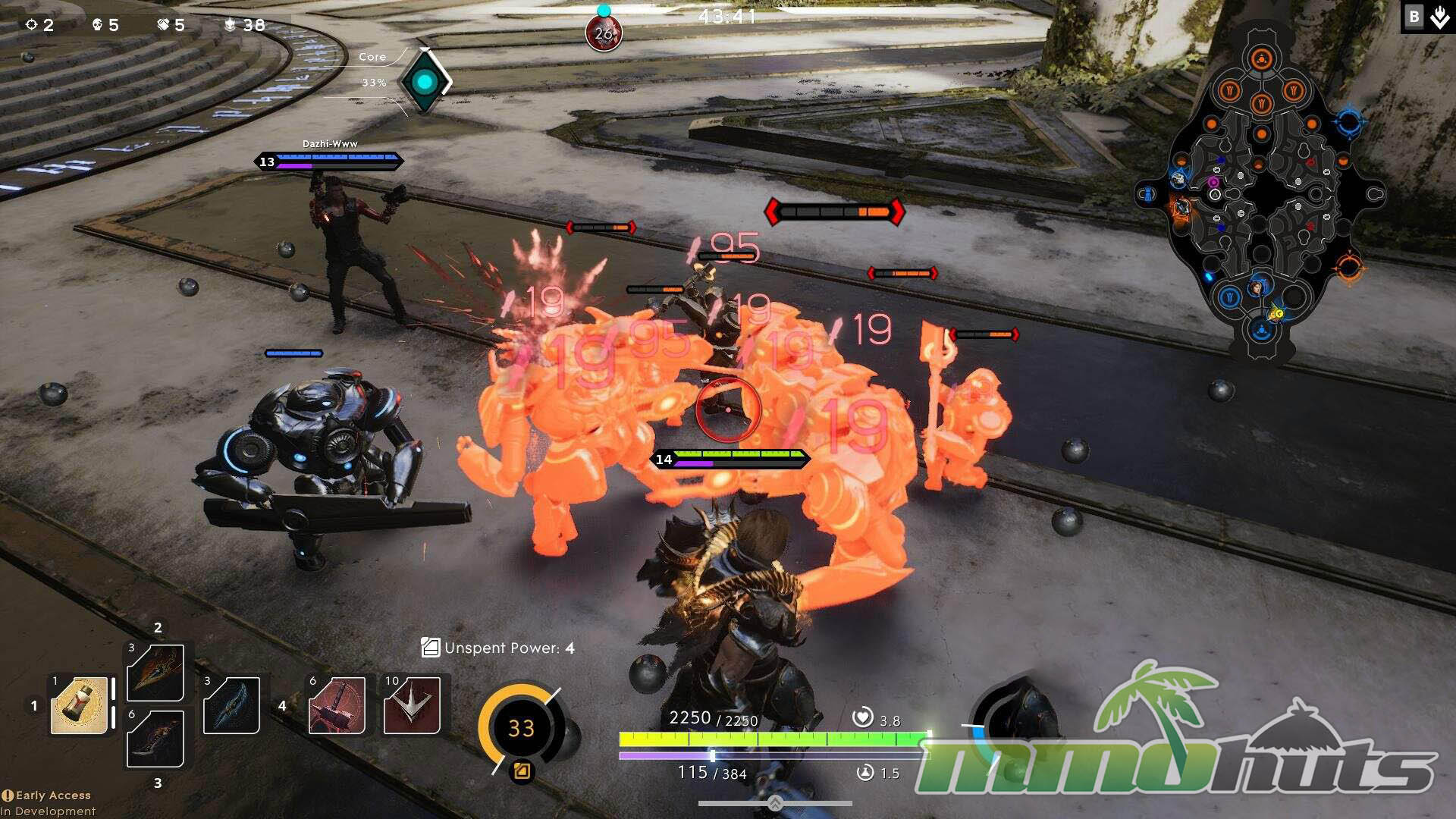The height and width of the screenshot is (819, 1456).
Task: Click the round emblem beside the match timer
Action: 604,33
